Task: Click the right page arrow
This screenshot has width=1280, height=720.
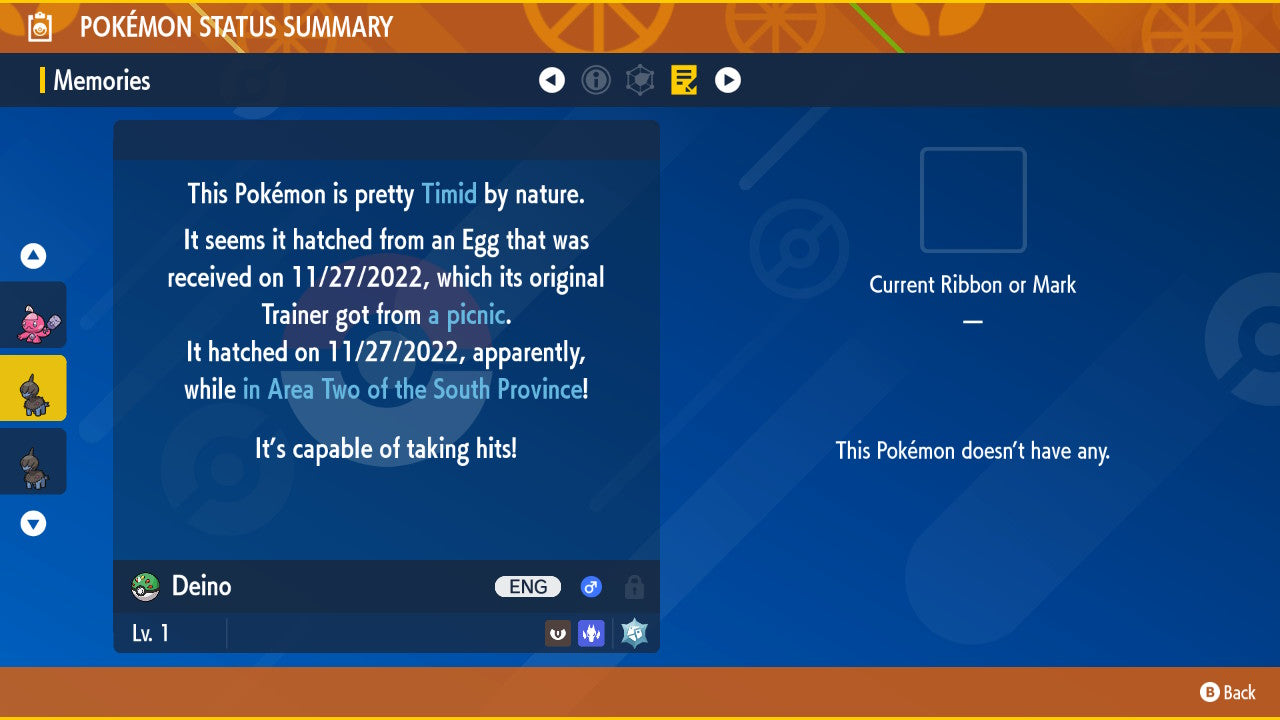Action: coord(728,80)
